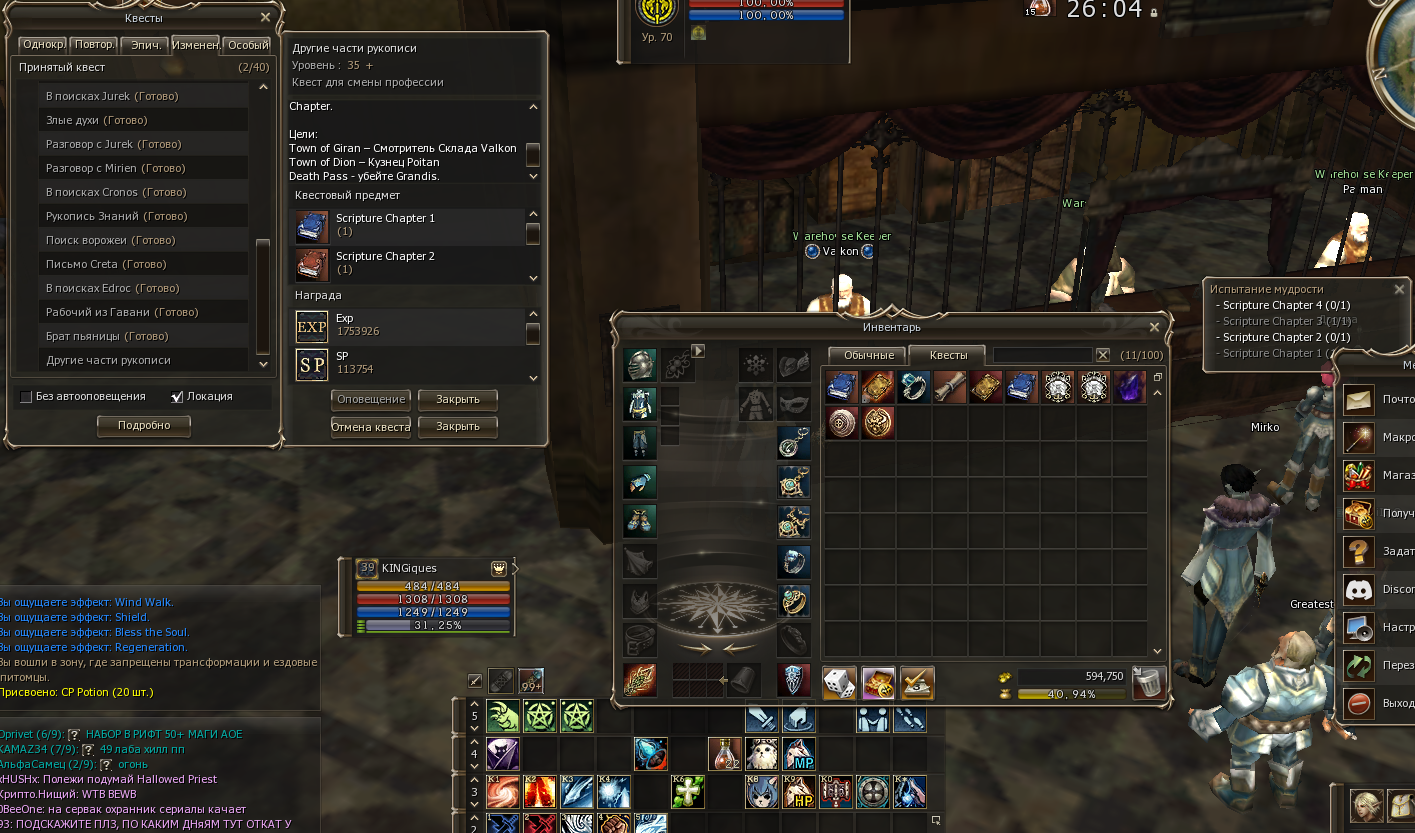The height and width of the screenshot is (833, 1415).
Task: Select the Особый quest tab
Action: coord(247,45)
